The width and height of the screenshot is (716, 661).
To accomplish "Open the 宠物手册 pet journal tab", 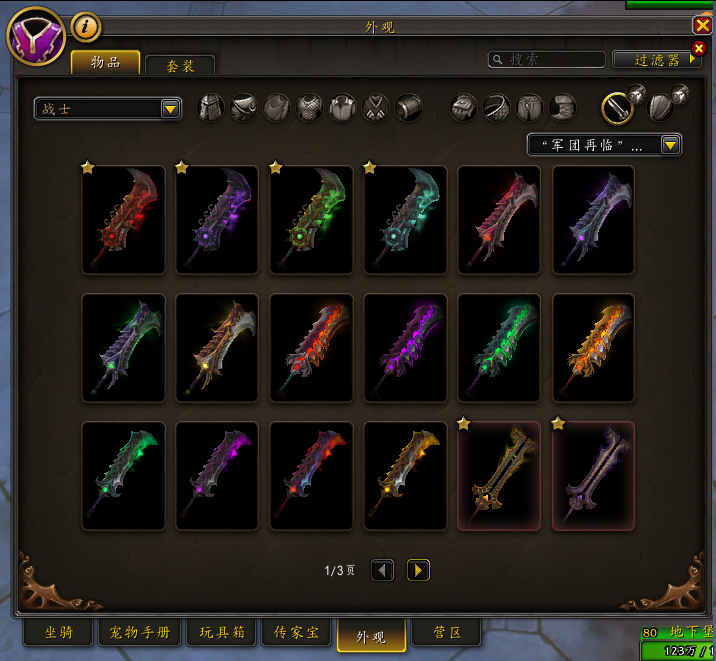I will 138,633.
